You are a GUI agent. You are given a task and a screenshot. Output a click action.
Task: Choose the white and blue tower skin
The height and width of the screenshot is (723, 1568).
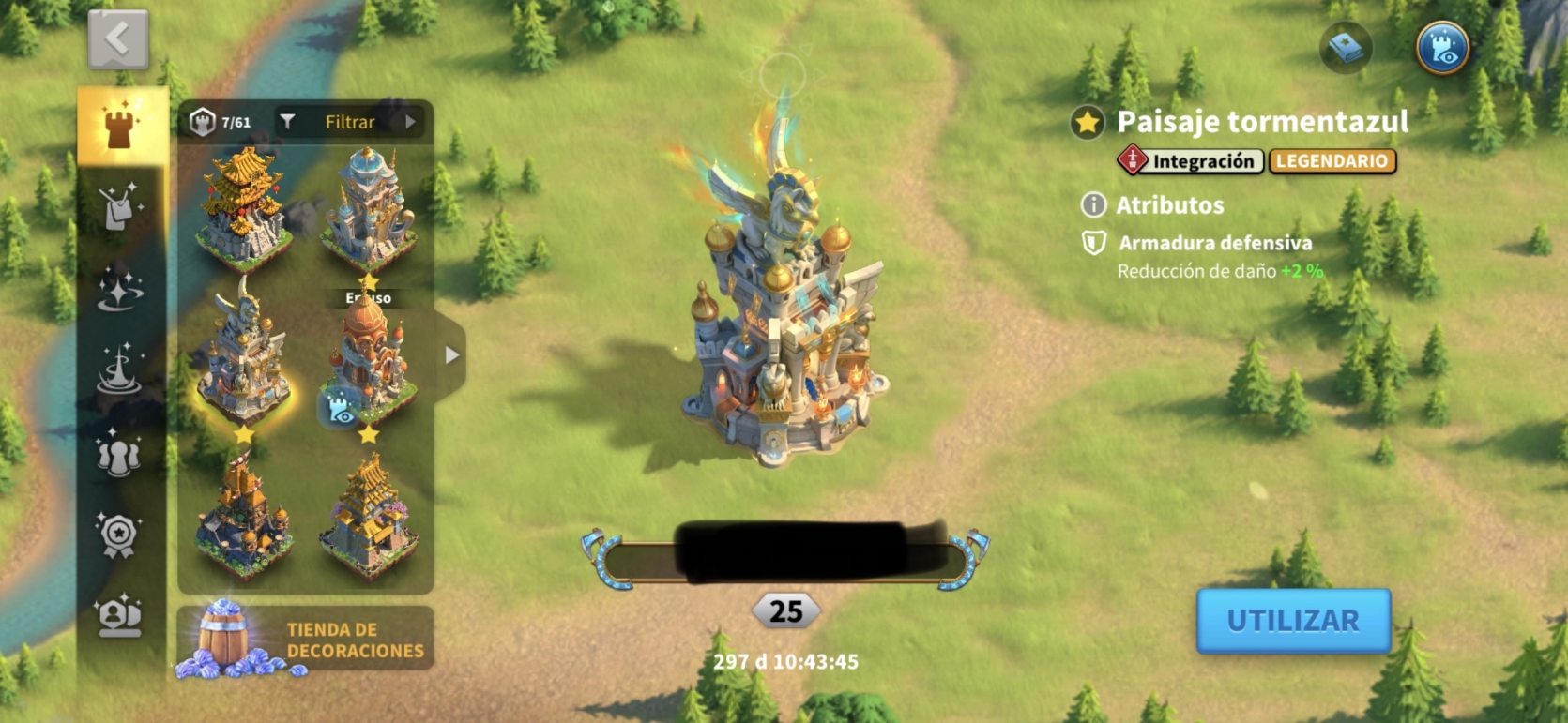pyautogui.click(x=369, y=208)
